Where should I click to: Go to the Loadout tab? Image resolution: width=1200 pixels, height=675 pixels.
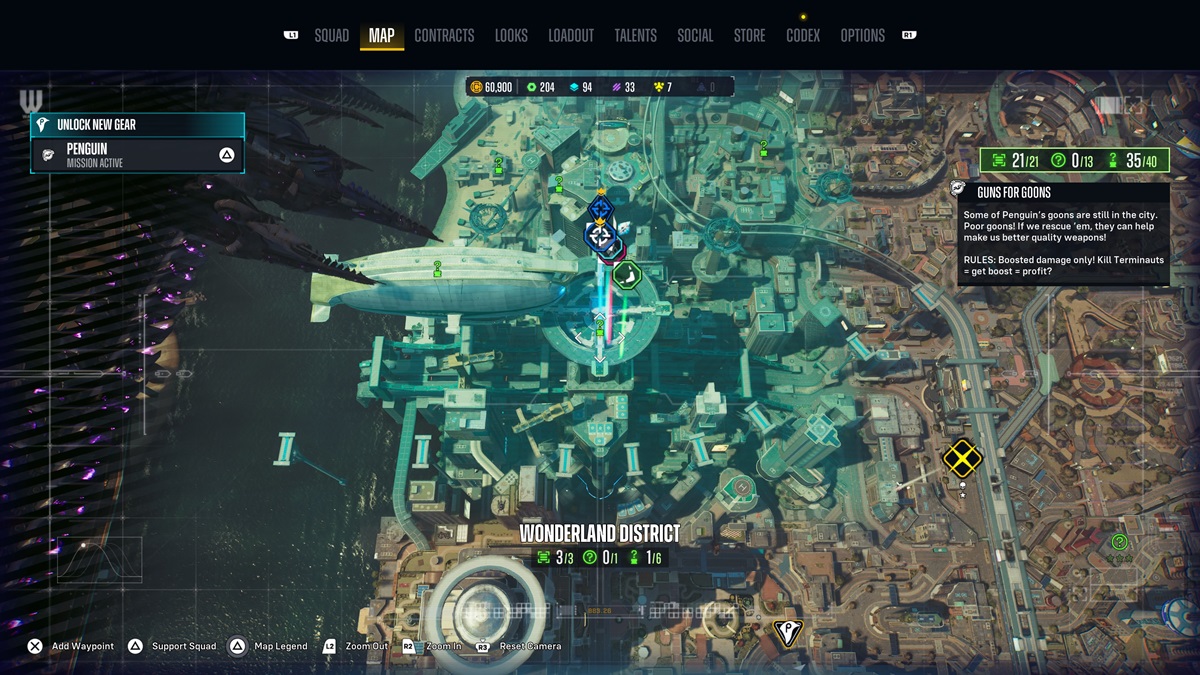(x=571, y=36)
